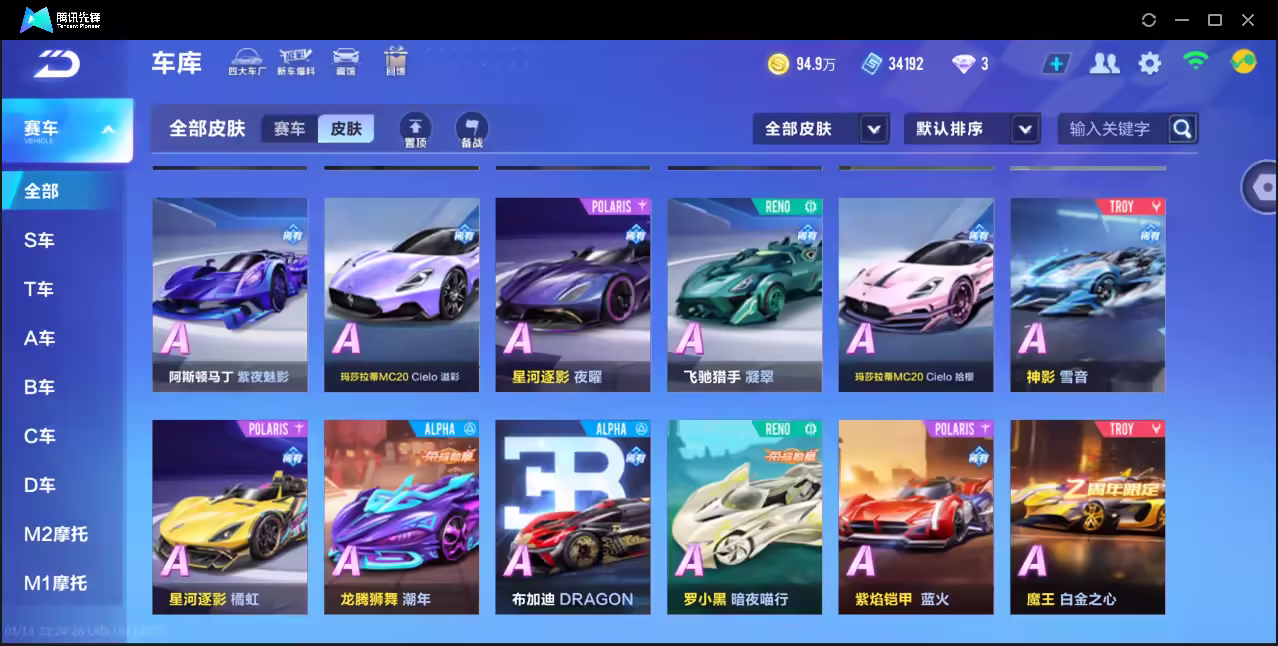Viewport: 1278px width, 646px height.
Task: Select the 布加迪 DRAGON skin card
Action: coord(573,516)
